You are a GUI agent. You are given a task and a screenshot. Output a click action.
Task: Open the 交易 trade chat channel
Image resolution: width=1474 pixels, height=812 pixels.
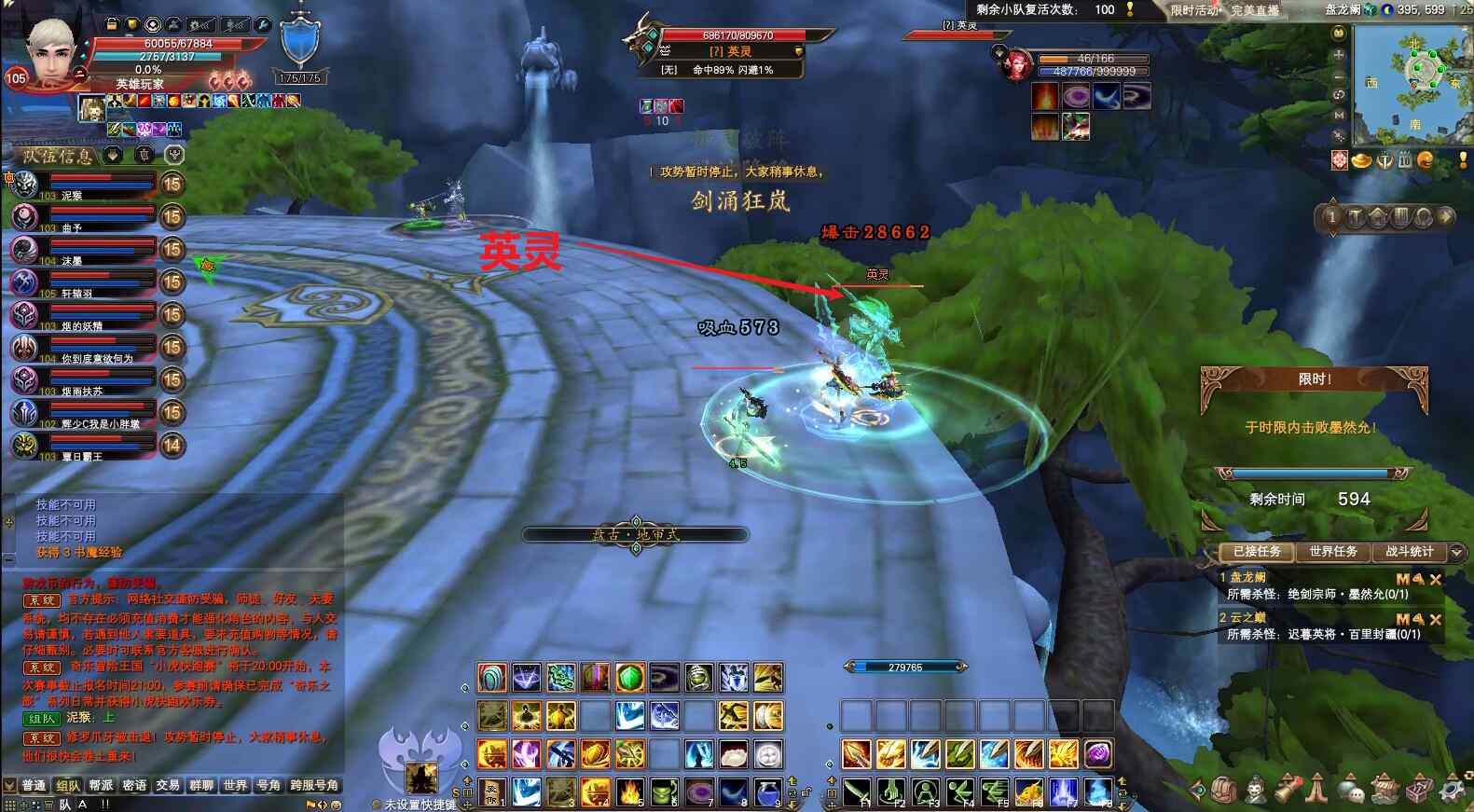tap(168, 785)
